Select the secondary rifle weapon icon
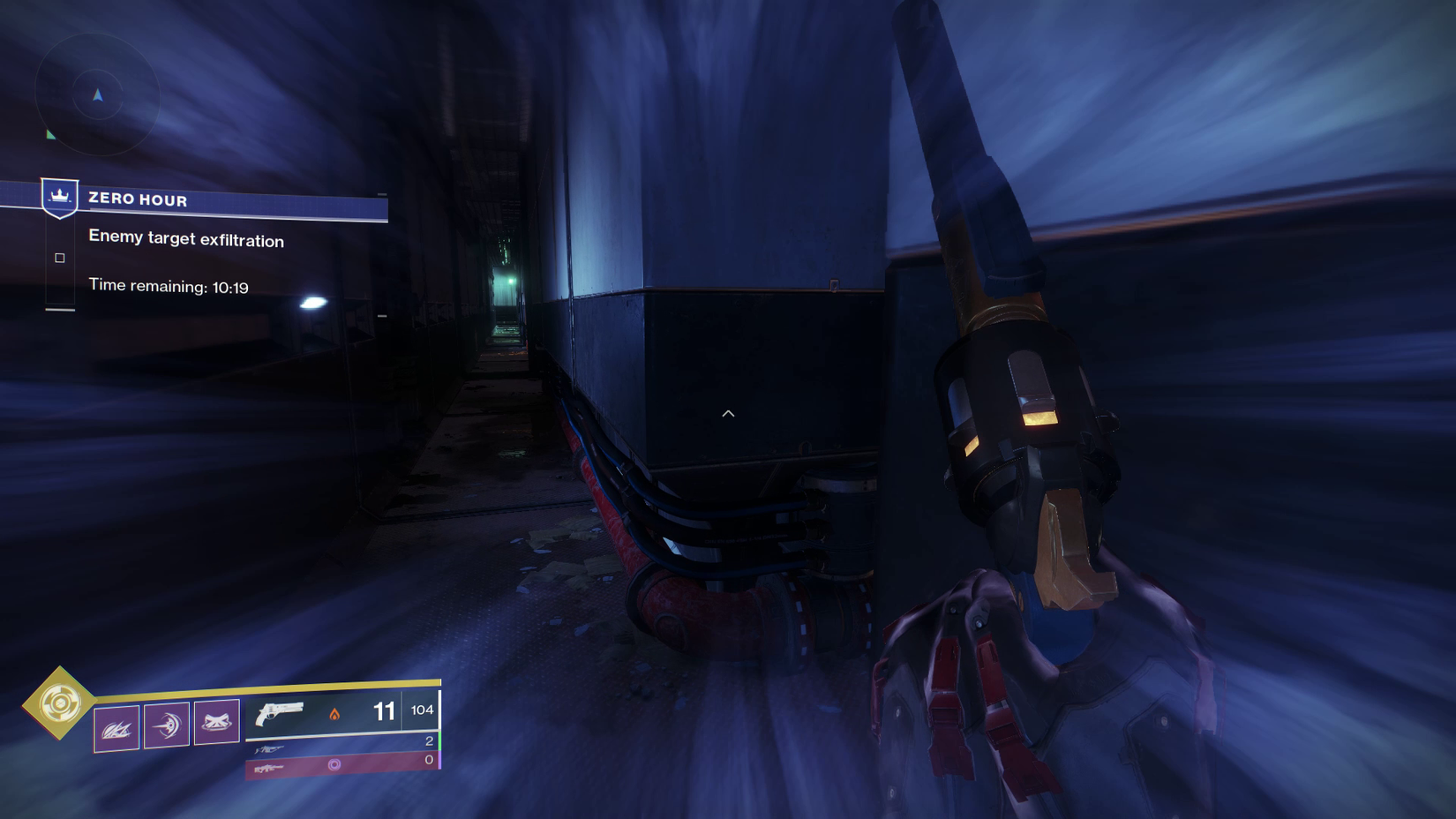 (269, 748)
